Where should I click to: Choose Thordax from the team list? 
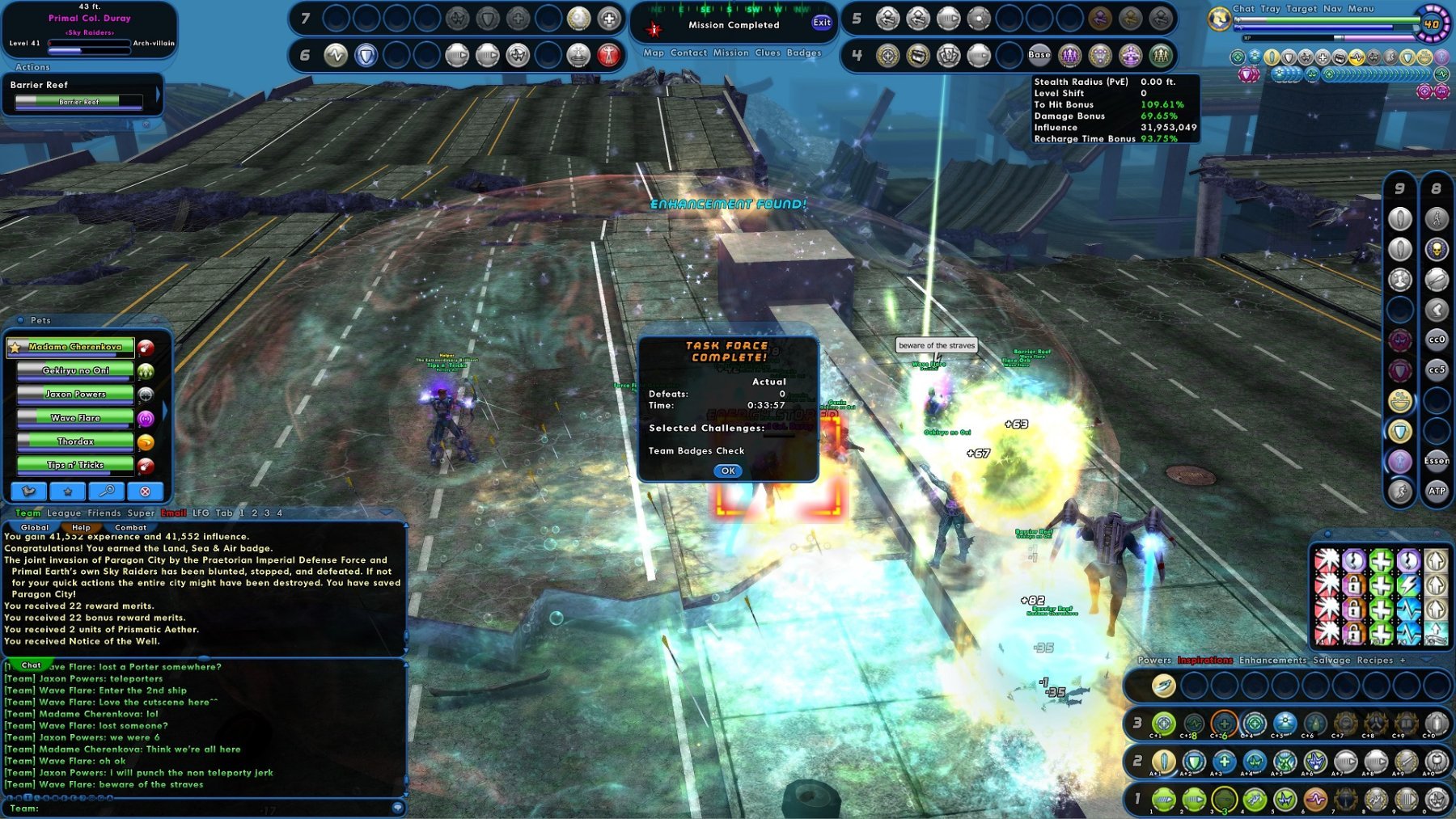75,441
